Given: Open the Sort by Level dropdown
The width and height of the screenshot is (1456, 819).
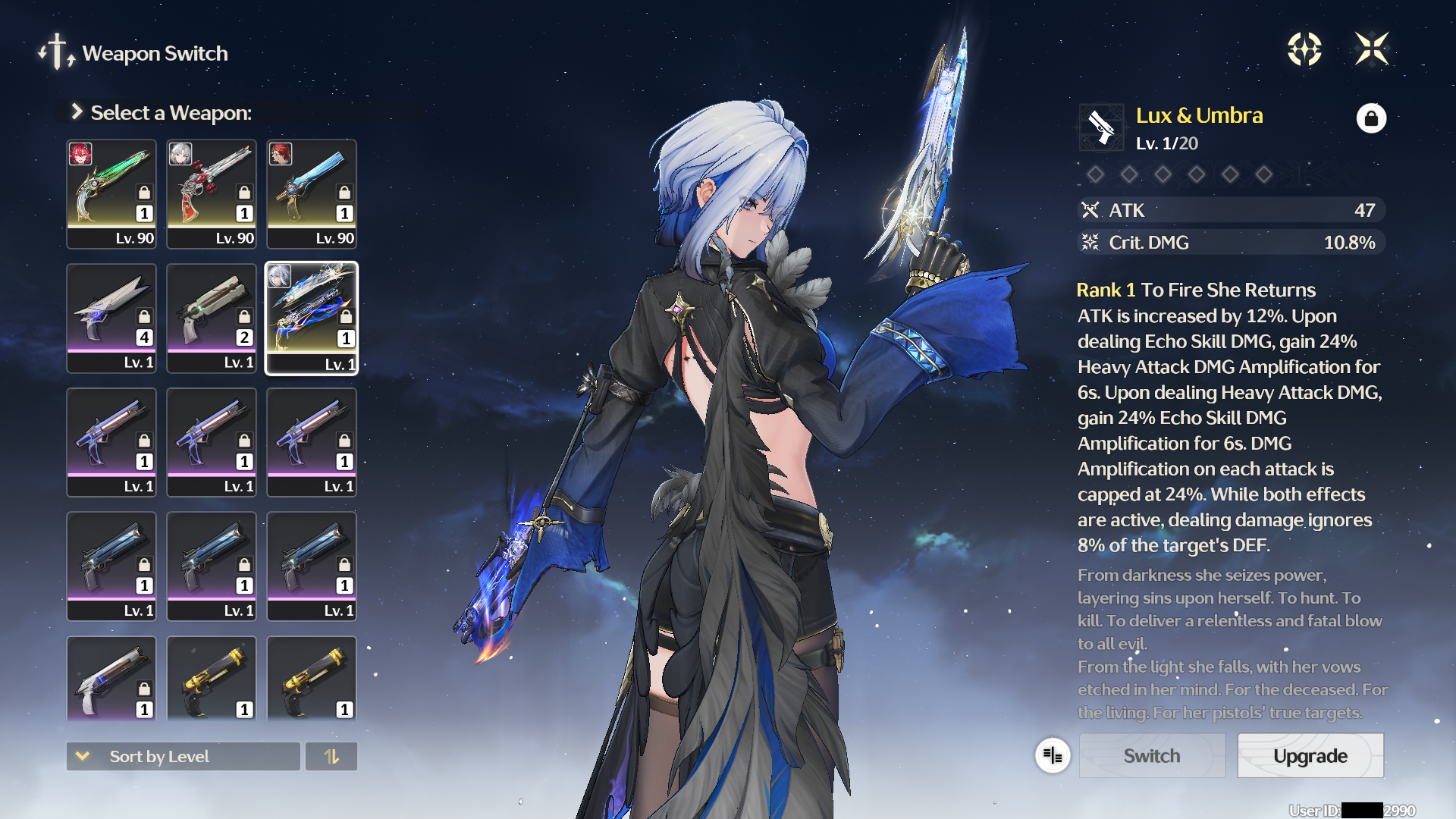Looking at the screenshot, I should pyautogui.click(x=183, y=756).
